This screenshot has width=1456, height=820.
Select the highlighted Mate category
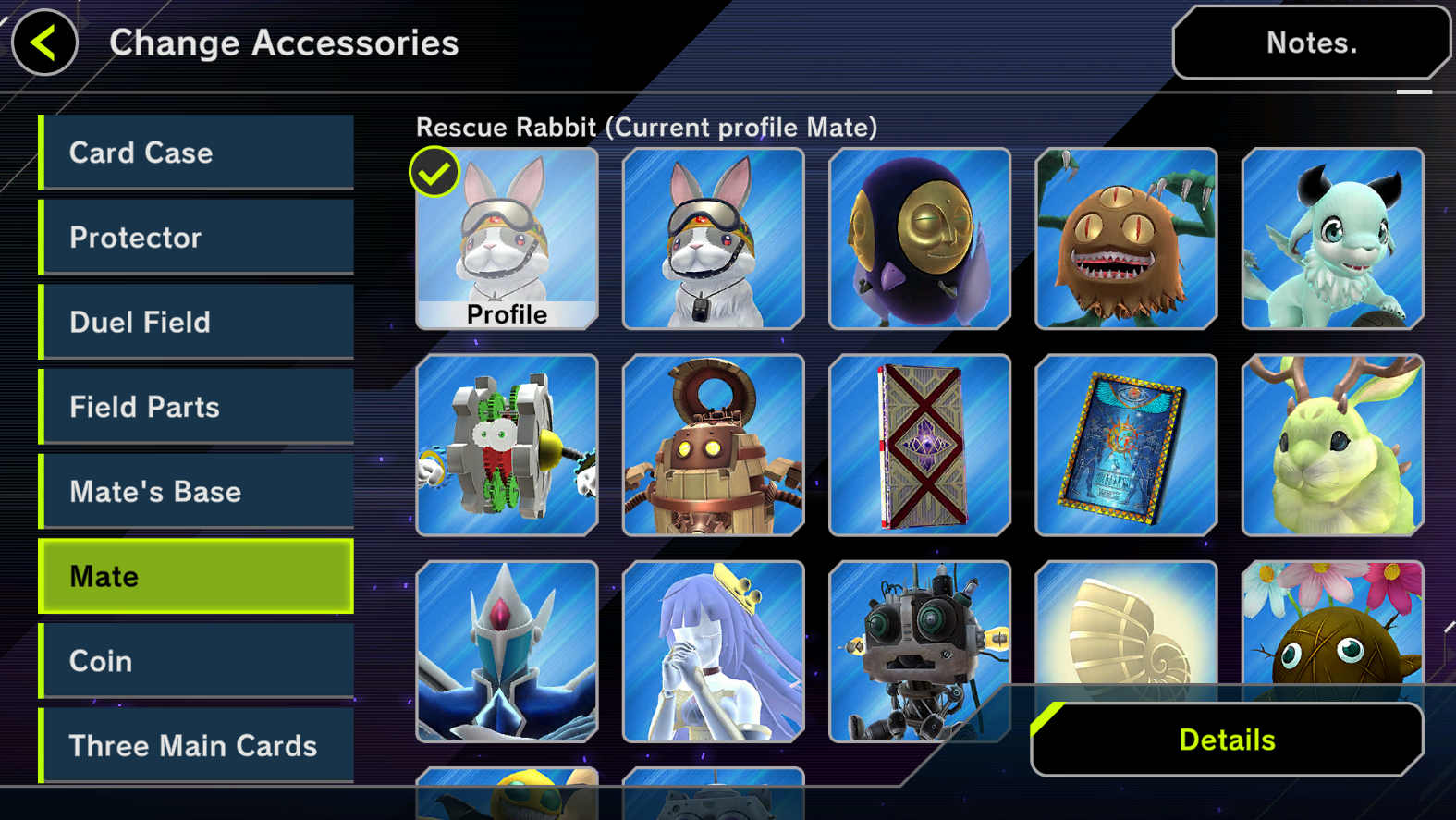(197, 576)
